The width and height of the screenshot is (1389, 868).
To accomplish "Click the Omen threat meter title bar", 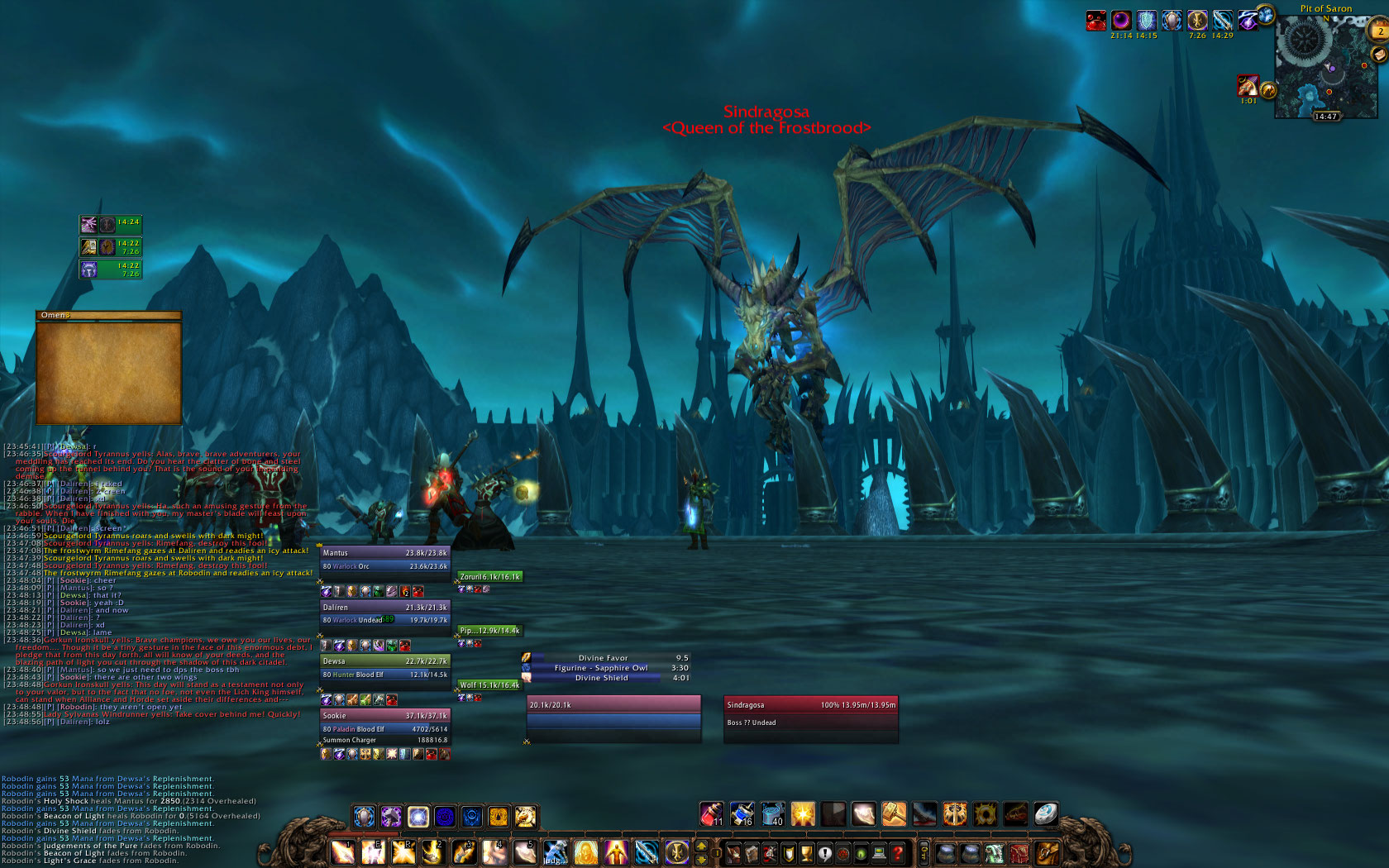I will (x=108, y=315).
